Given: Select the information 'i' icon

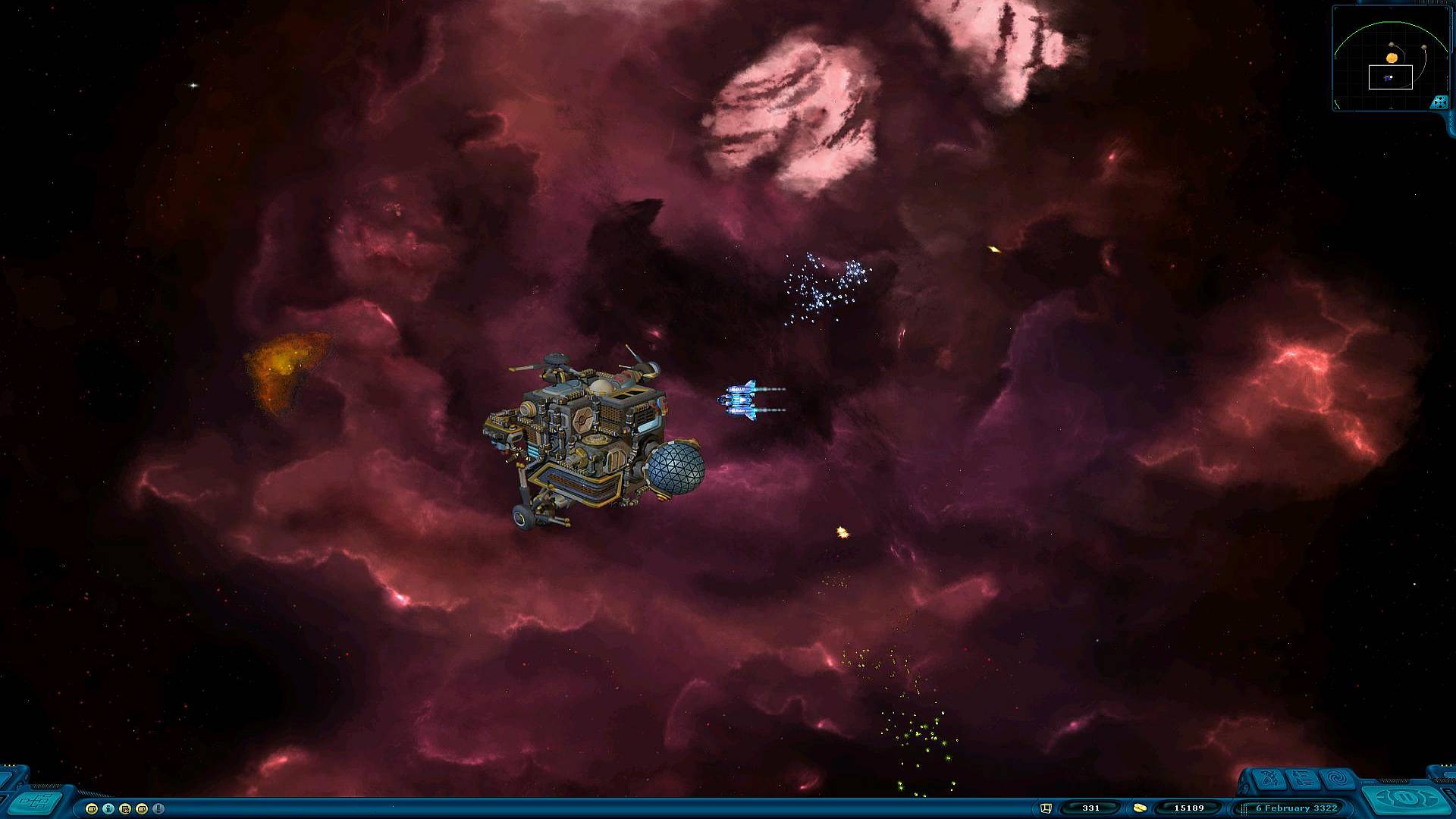Looking at the screenshot, I should [x=108, y=809].
